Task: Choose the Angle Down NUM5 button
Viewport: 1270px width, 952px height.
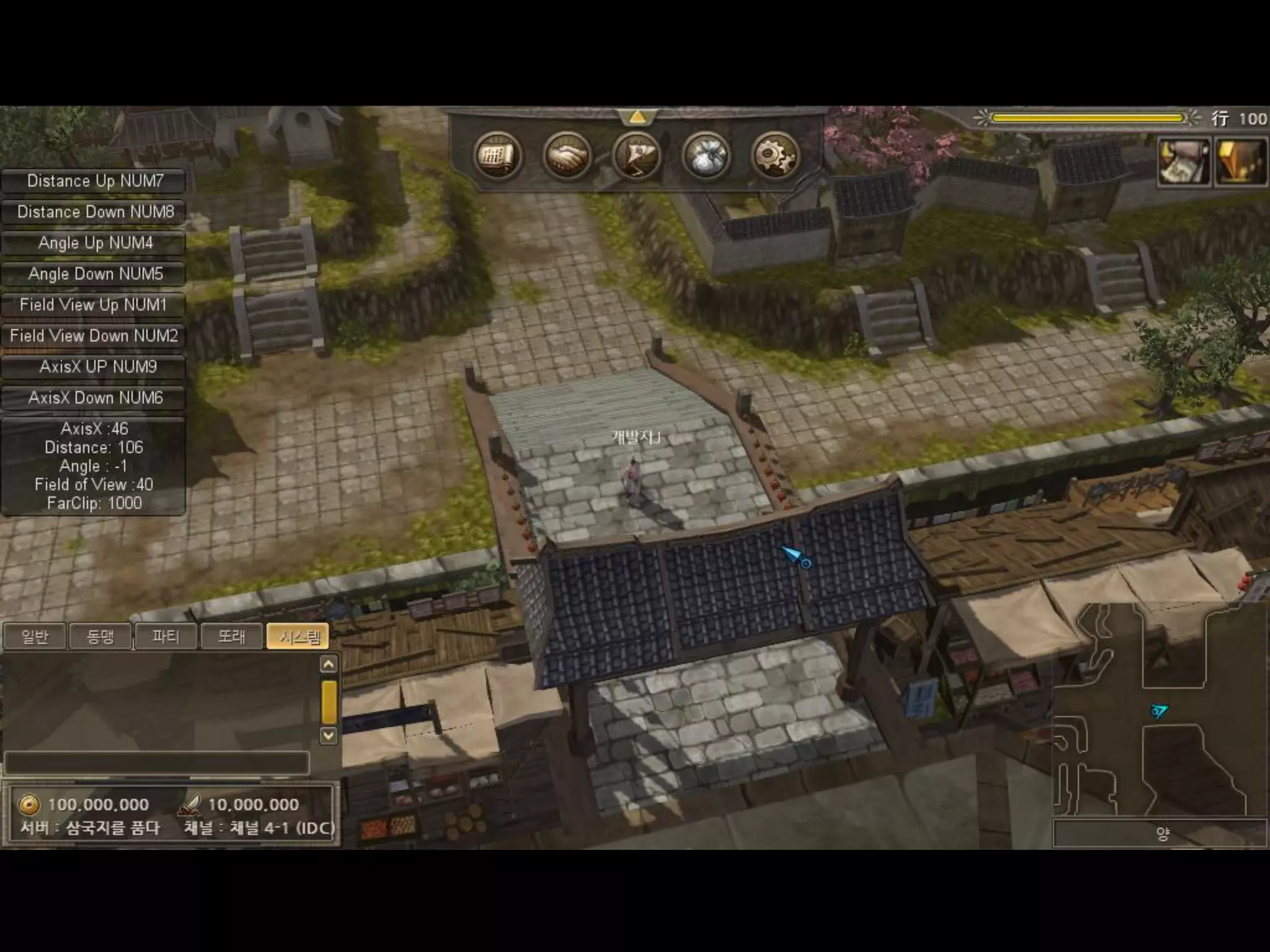Action: point(94,274)
